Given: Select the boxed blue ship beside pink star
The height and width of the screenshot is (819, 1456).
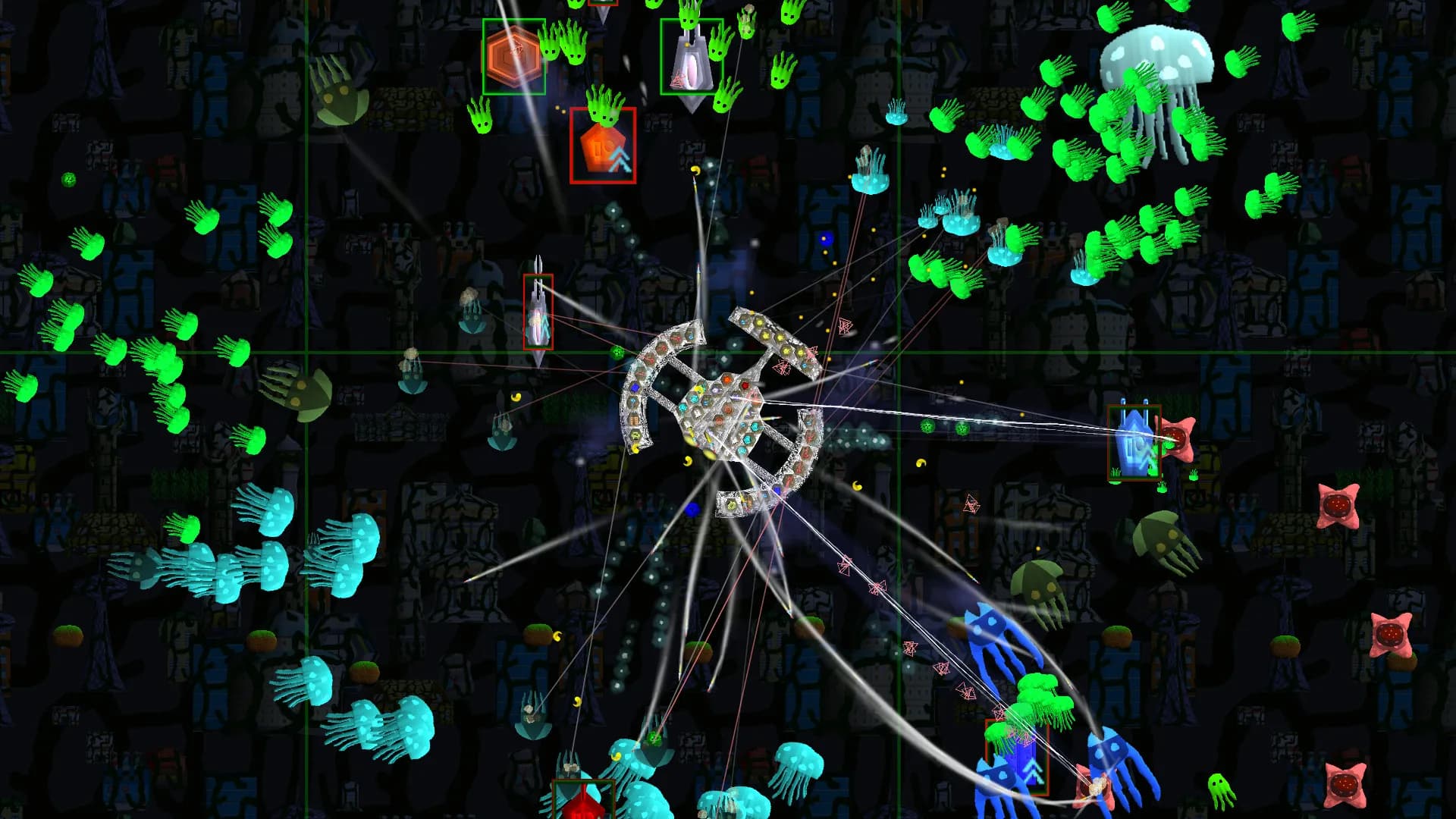Looking at the screenshot, I should (1134, 444).
